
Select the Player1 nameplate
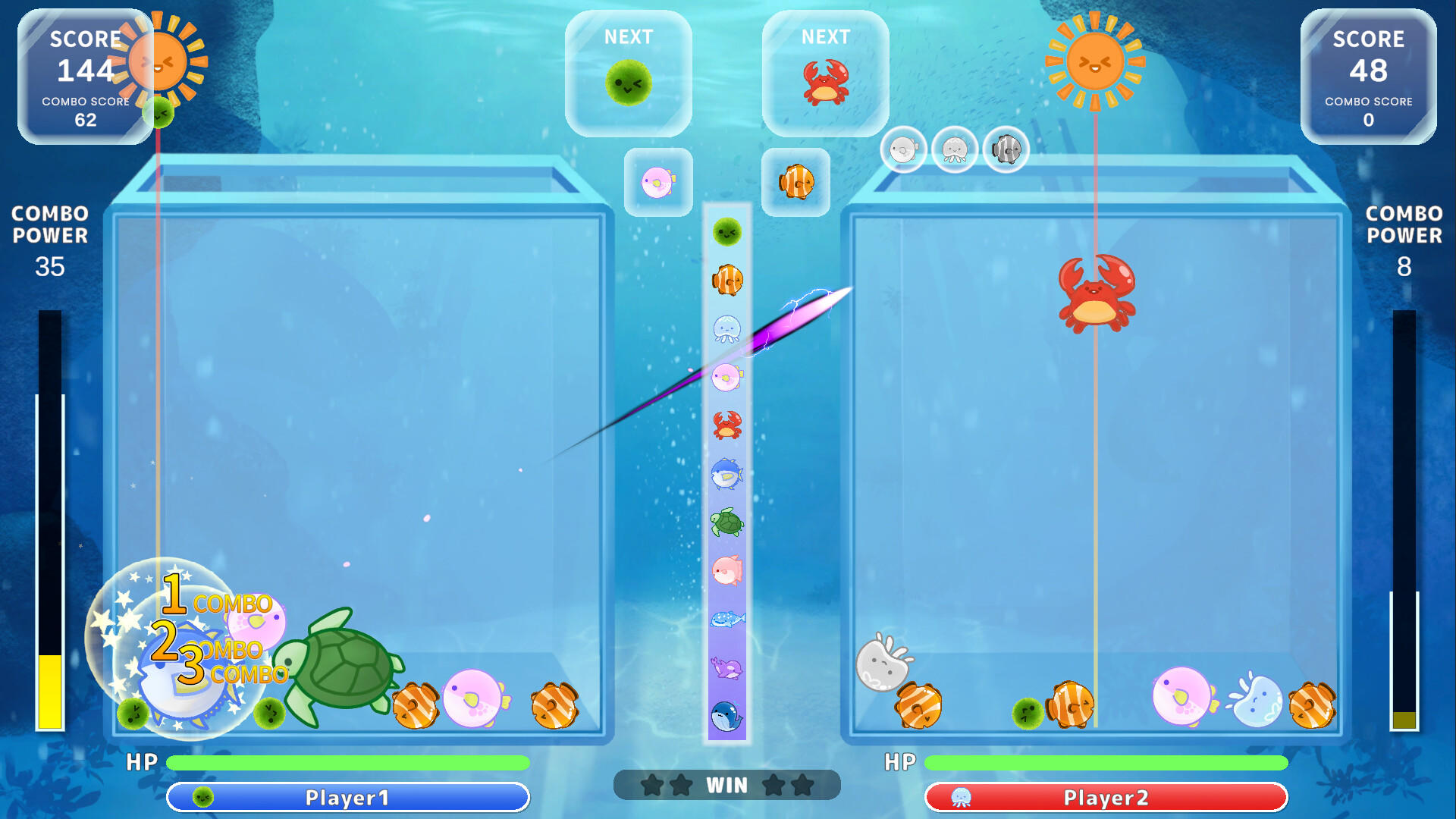(349, 797)
